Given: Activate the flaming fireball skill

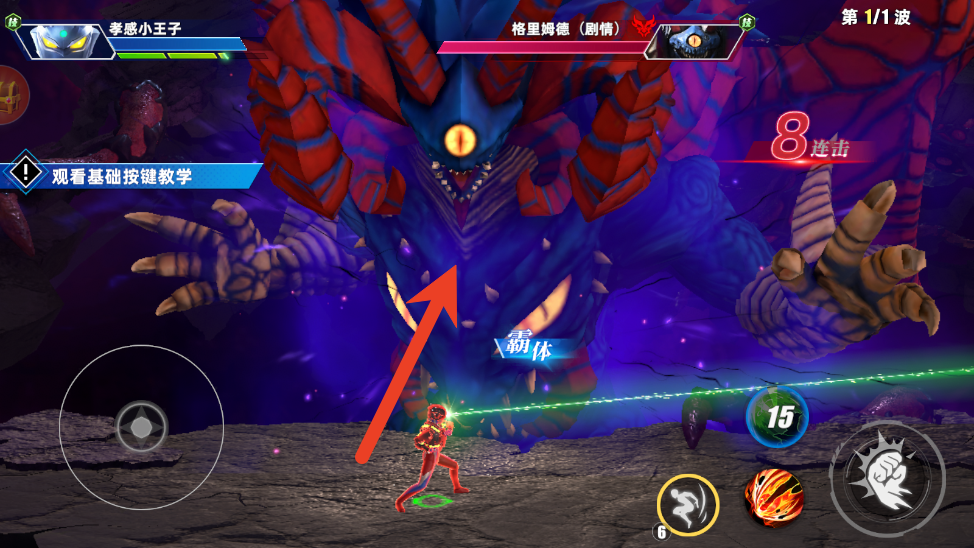Looking at the screenshot, I should pos(775,496).
